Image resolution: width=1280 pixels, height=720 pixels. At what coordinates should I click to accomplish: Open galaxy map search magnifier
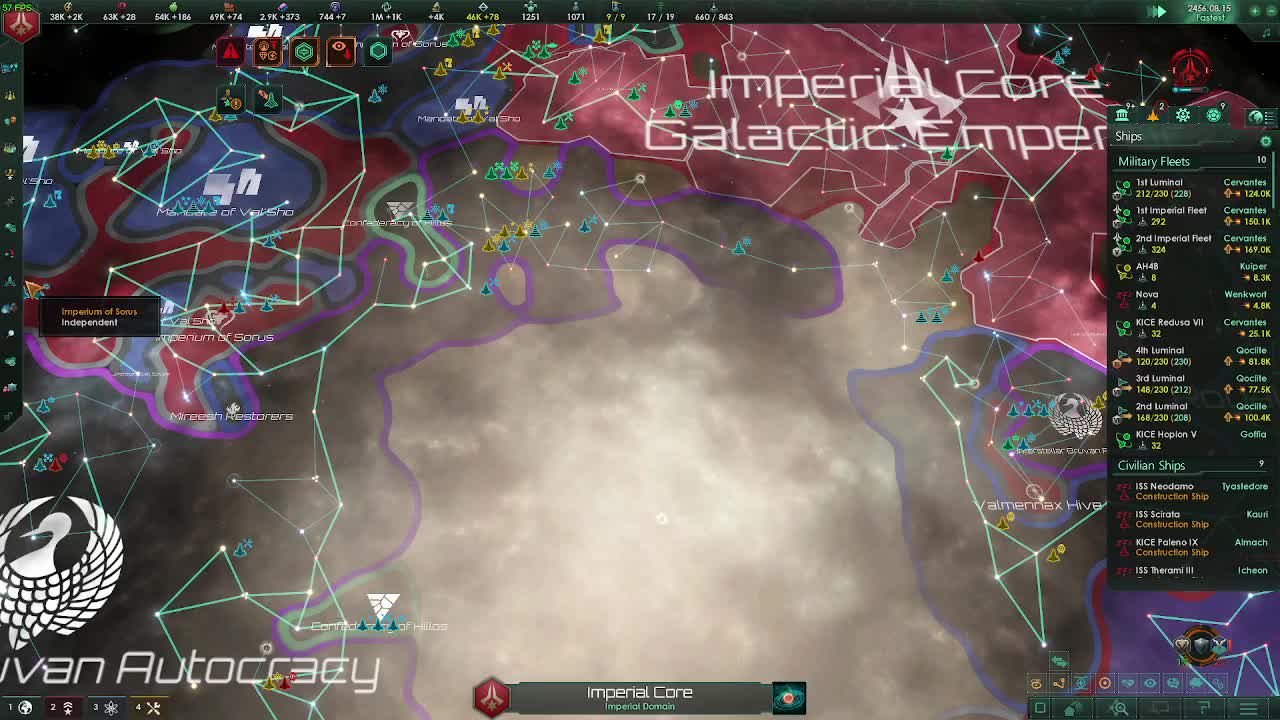click(x=1120, y=708)
